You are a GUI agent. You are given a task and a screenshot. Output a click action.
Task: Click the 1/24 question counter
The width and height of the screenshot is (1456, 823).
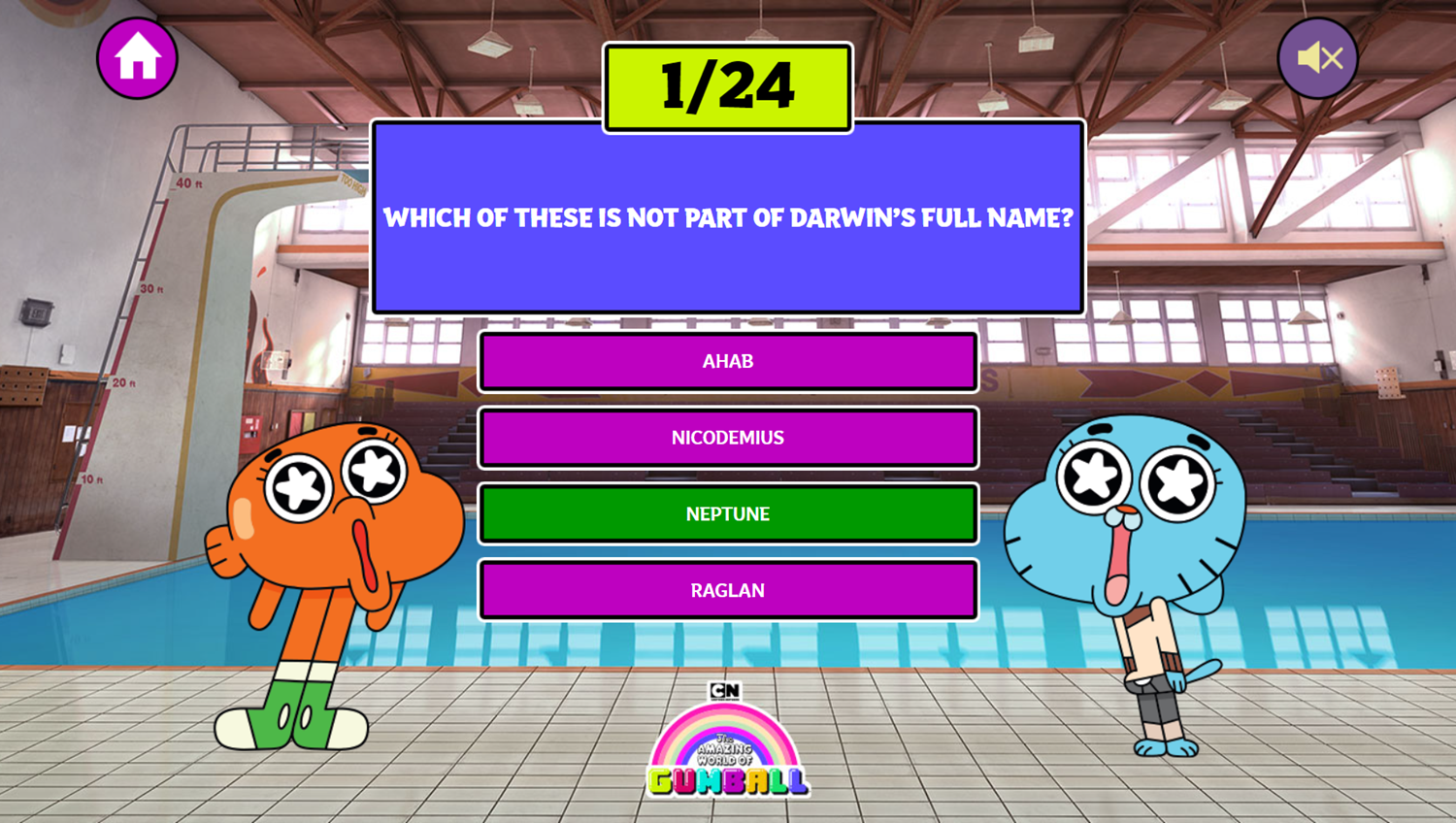726,87
